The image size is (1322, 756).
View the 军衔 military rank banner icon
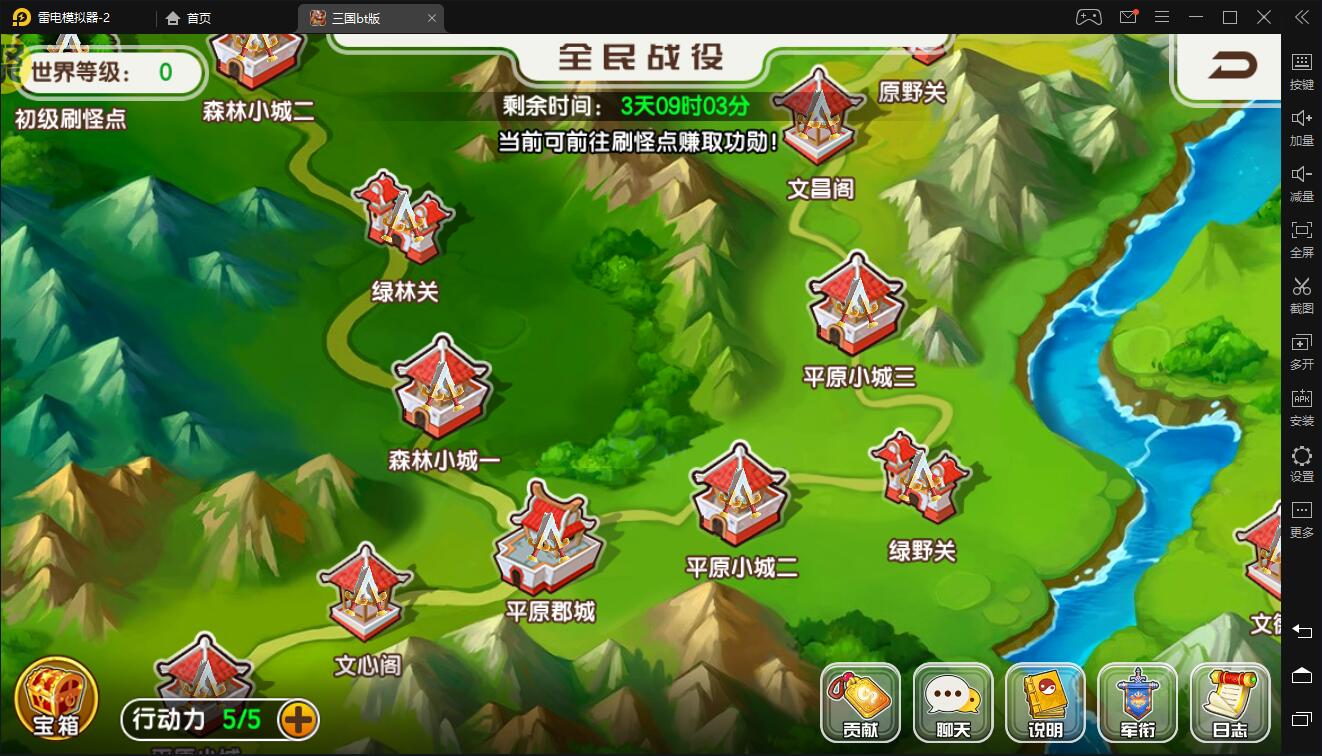(x=1136, y=702)
